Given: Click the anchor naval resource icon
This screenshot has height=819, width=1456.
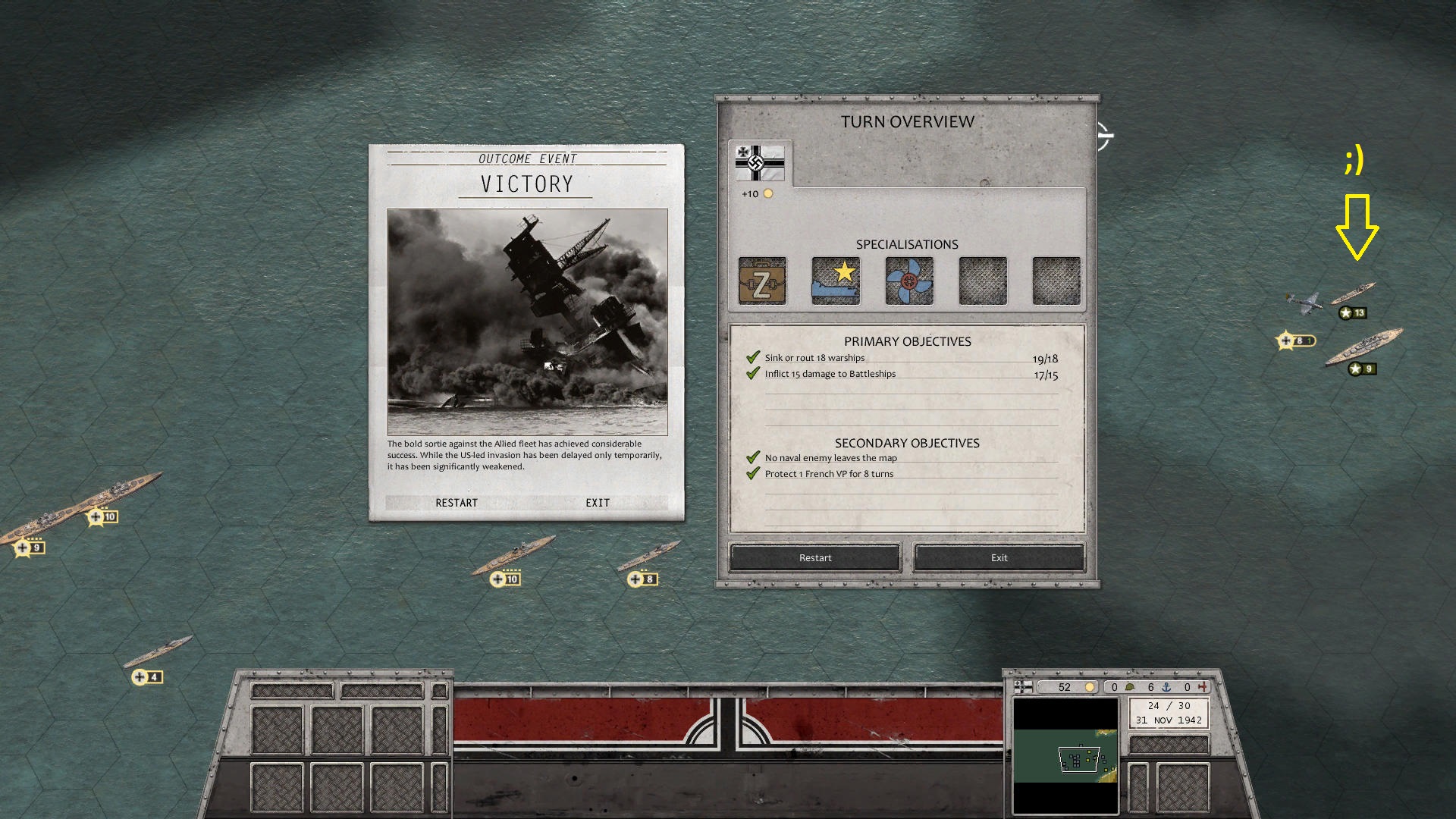Looking at the screenshot, I should click(x=1167, y=687).
